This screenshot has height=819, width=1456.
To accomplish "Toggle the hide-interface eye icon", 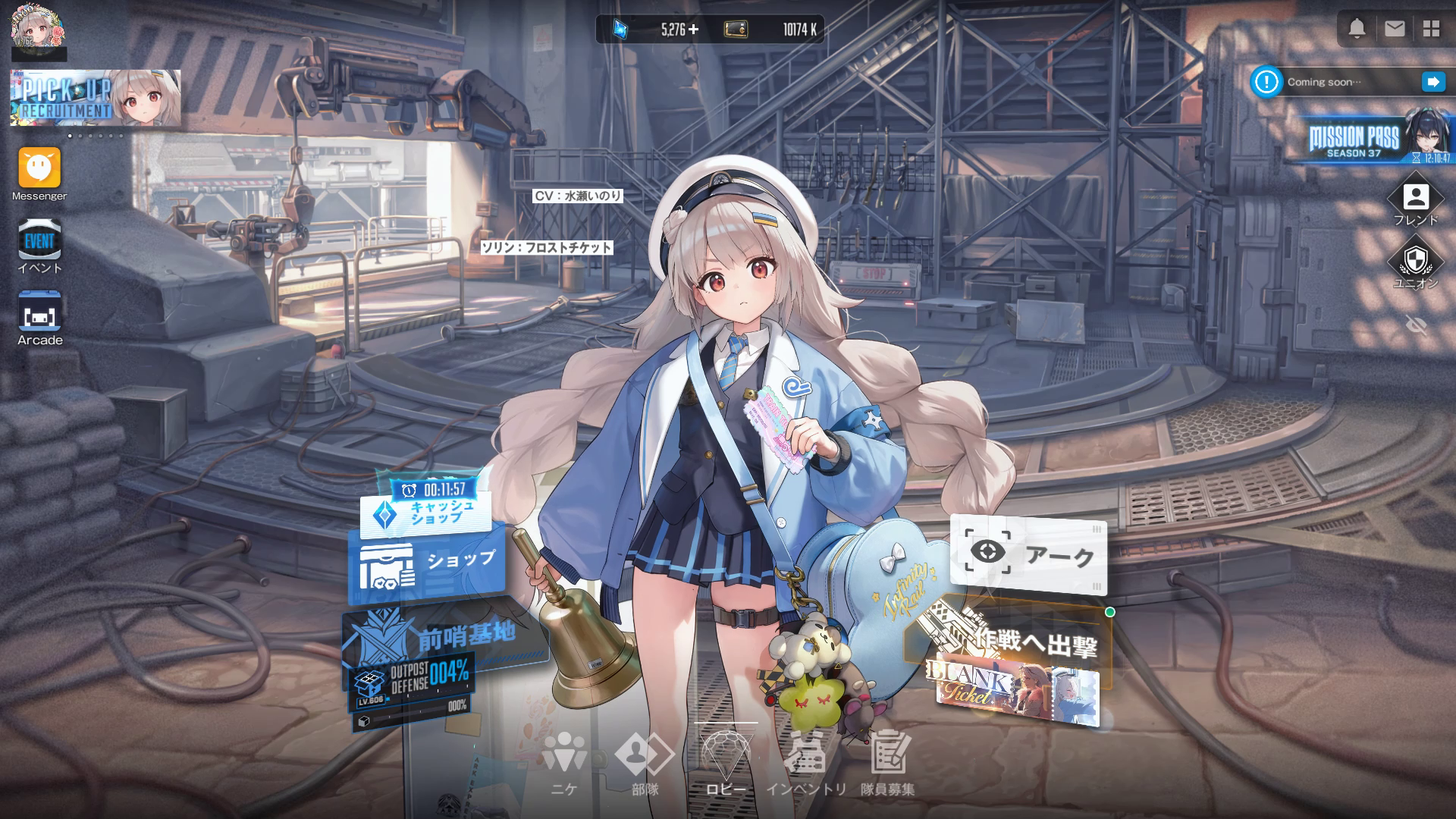I will pyautogui.click(x=1415, y=325).
